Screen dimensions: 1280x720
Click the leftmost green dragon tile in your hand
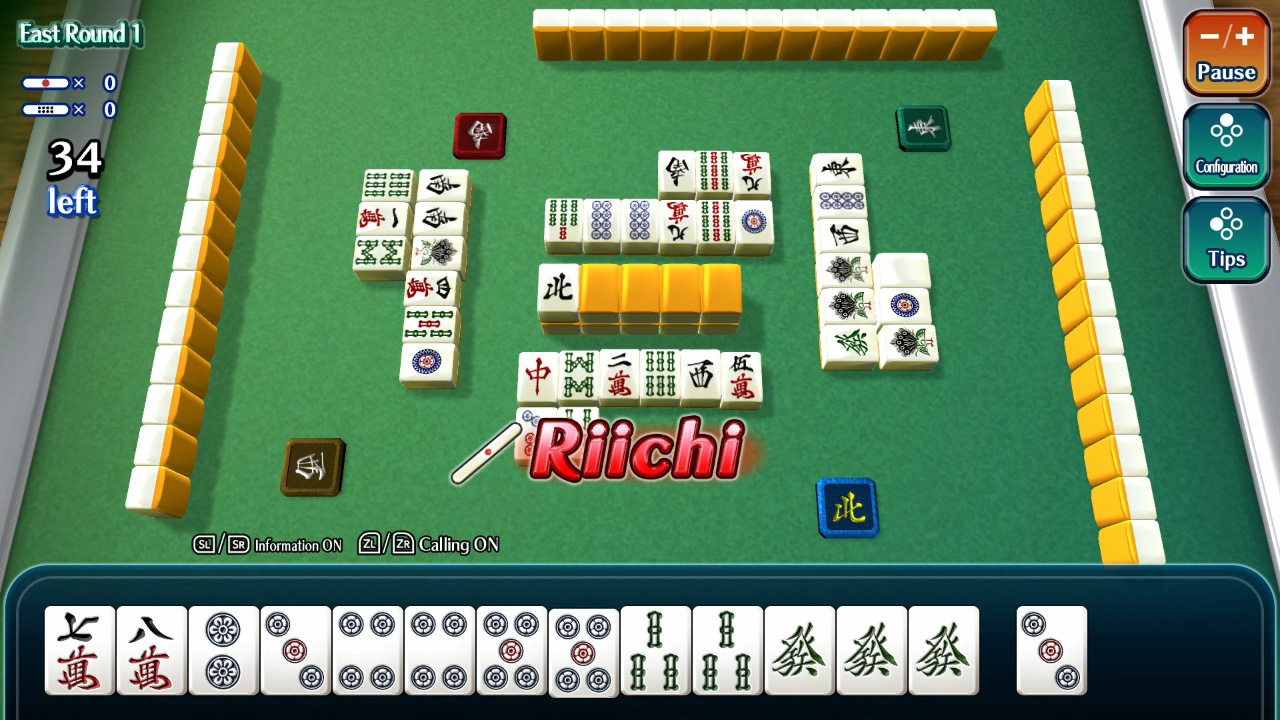[x=797, y=650]
